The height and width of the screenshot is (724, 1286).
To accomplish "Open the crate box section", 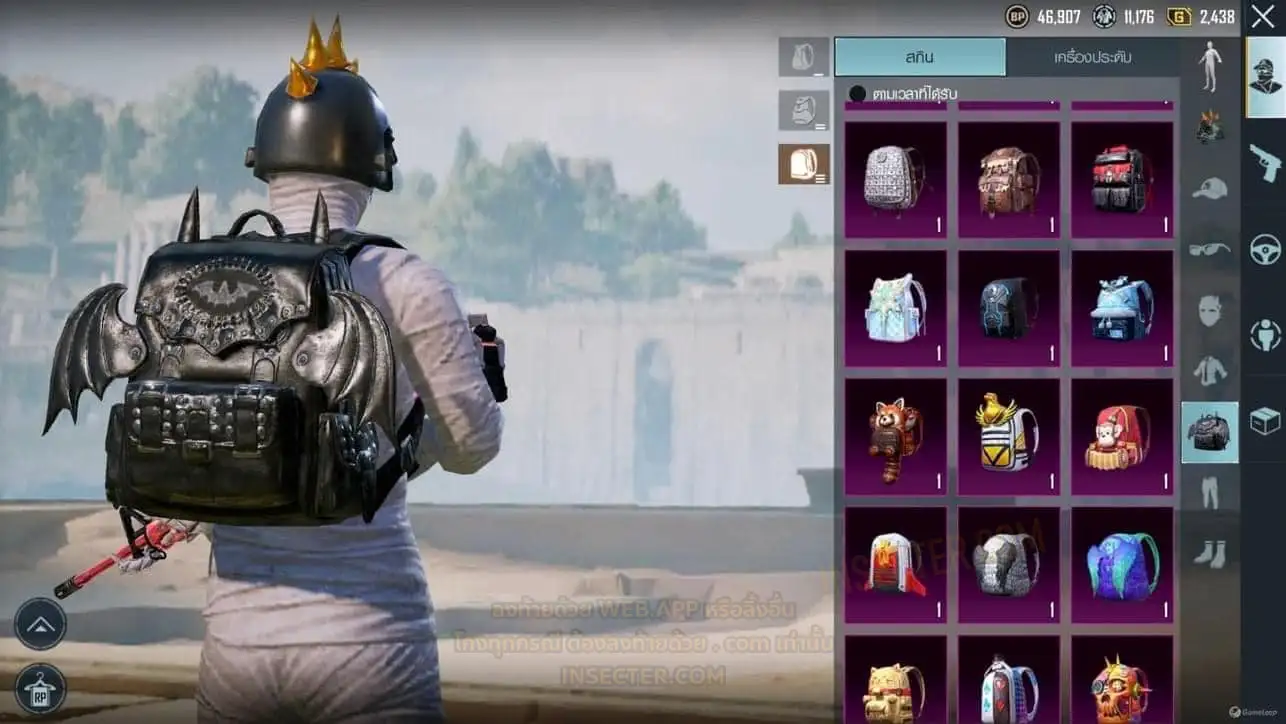I will 1265,421.
